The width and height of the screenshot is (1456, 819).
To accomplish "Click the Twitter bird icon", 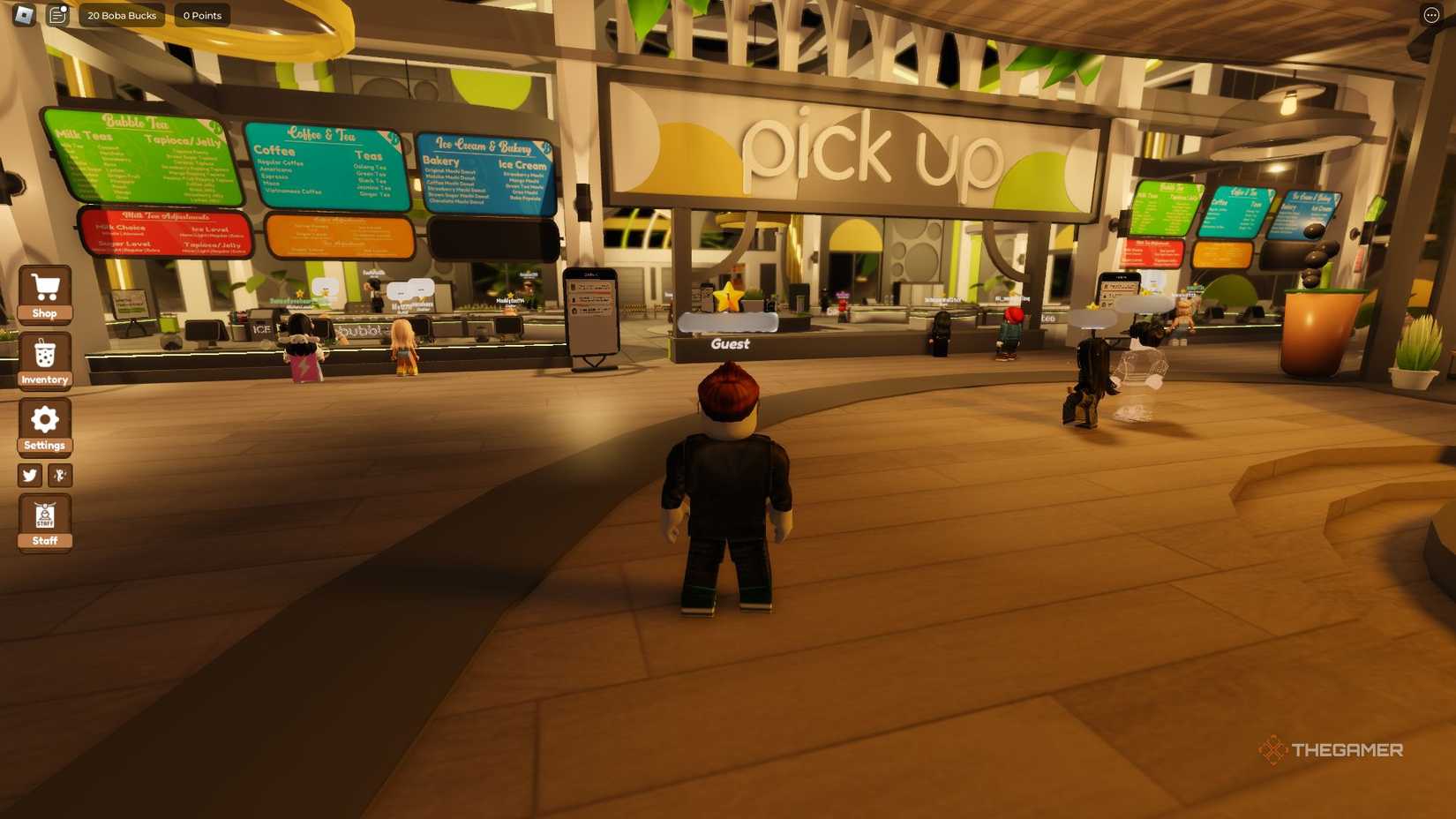I will click(29, 476).
